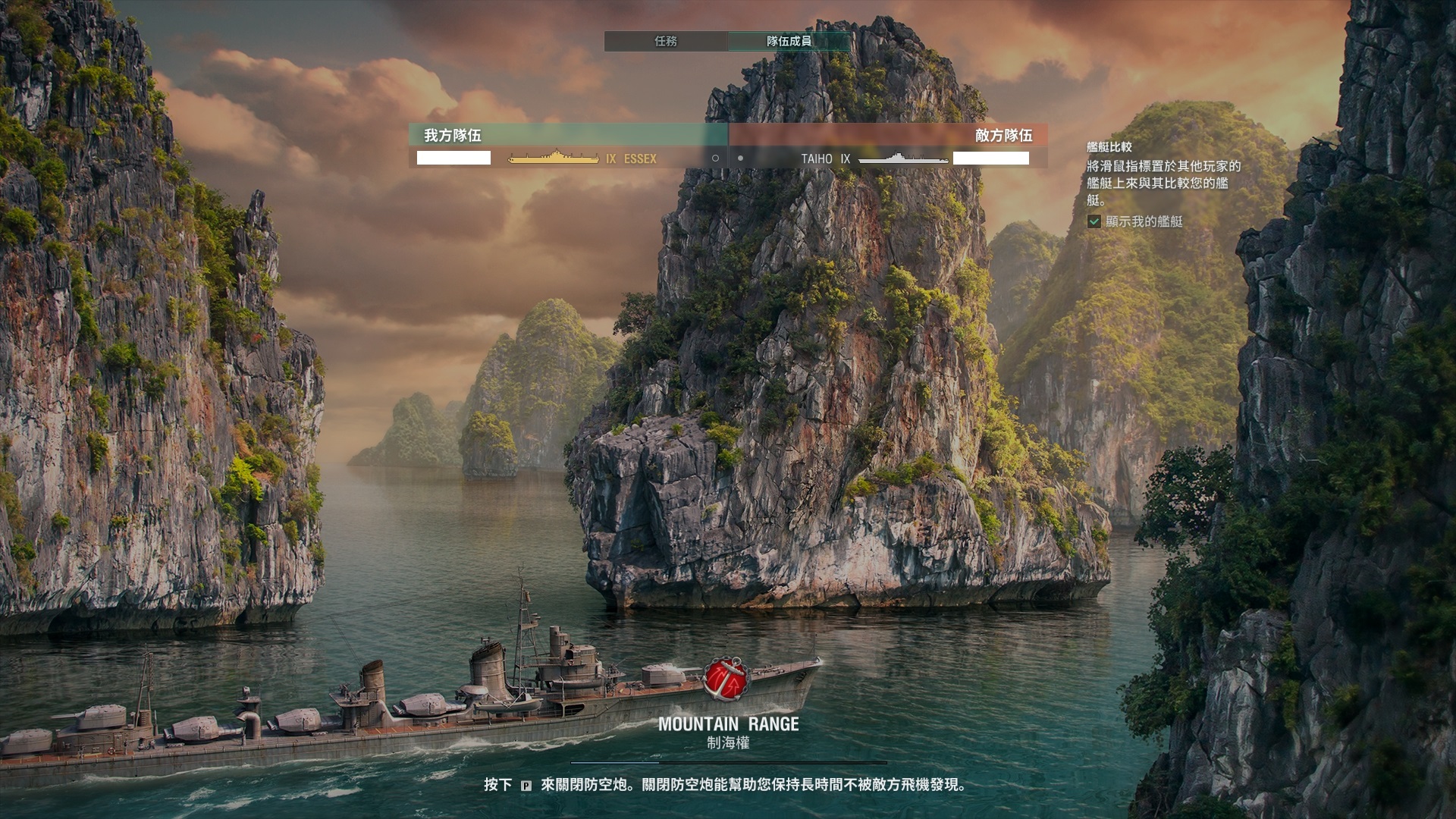
Task: Select the enemy Taiho carrier row
Action: coord(887,158)
